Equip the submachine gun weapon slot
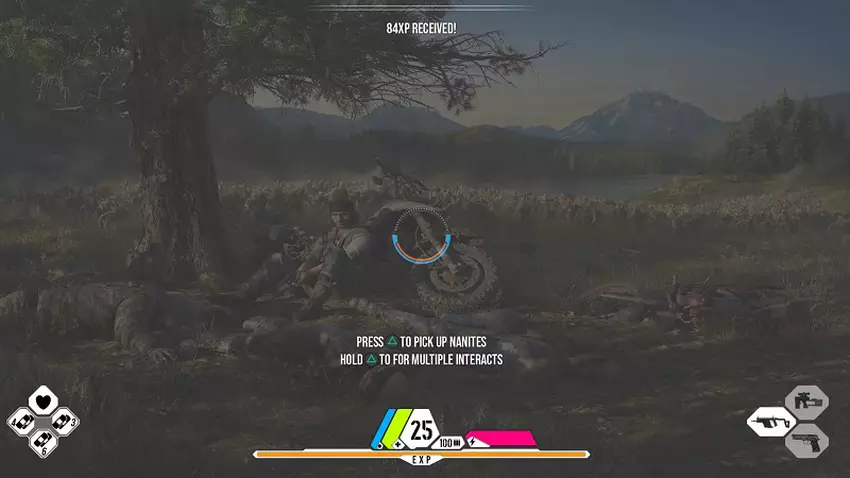This screenshot has height=478, width=850. [771, 420]
